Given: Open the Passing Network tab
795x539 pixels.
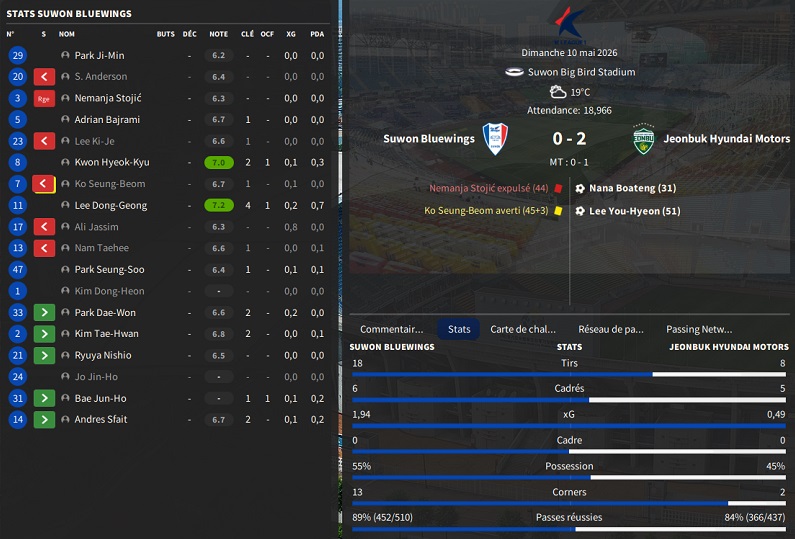Looking at the screenshot, I should tap(699, 329).
